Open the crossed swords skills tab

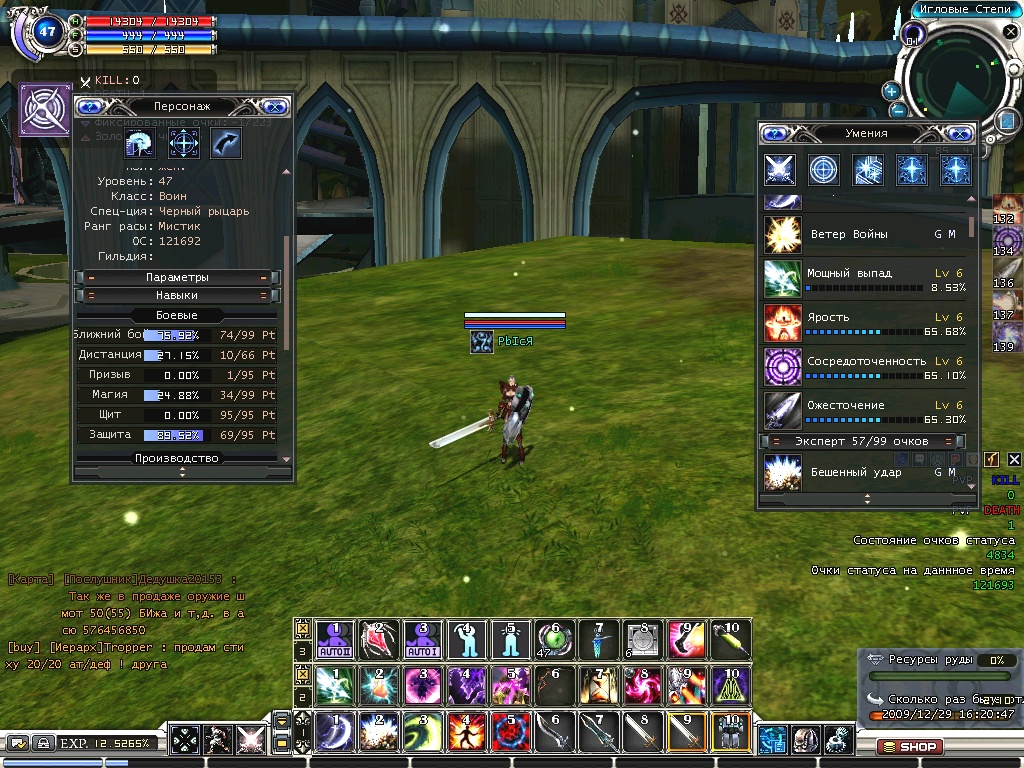coord(780,170)
